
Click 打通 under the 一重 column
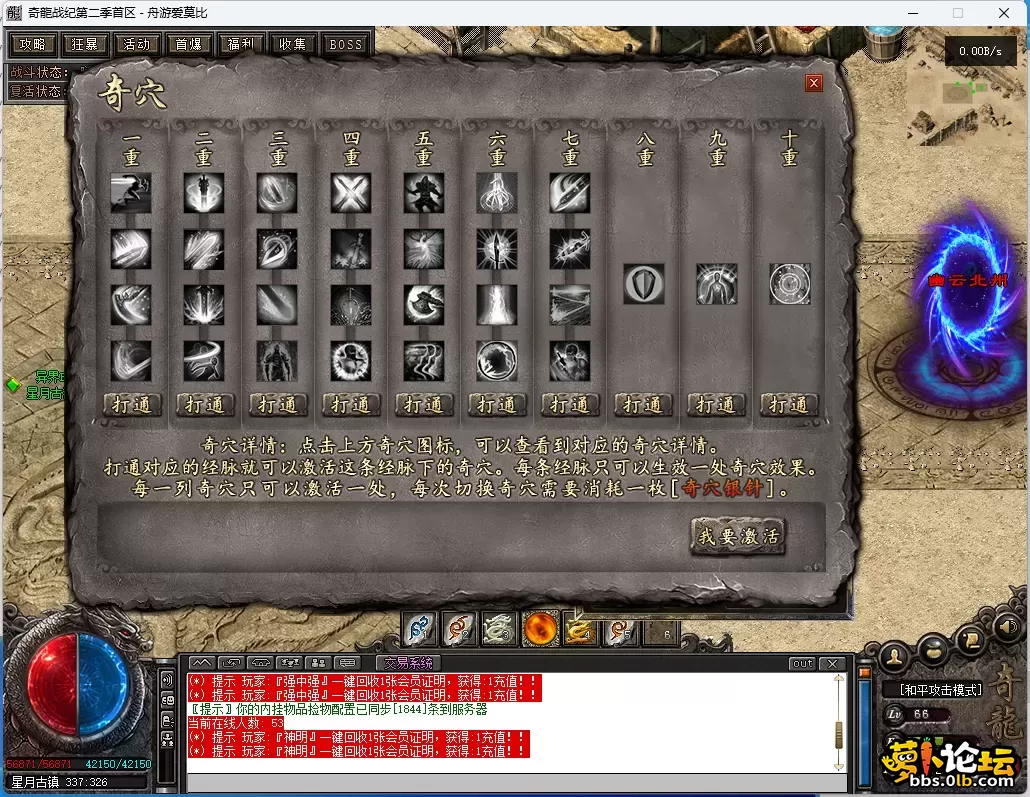(131, 404)
